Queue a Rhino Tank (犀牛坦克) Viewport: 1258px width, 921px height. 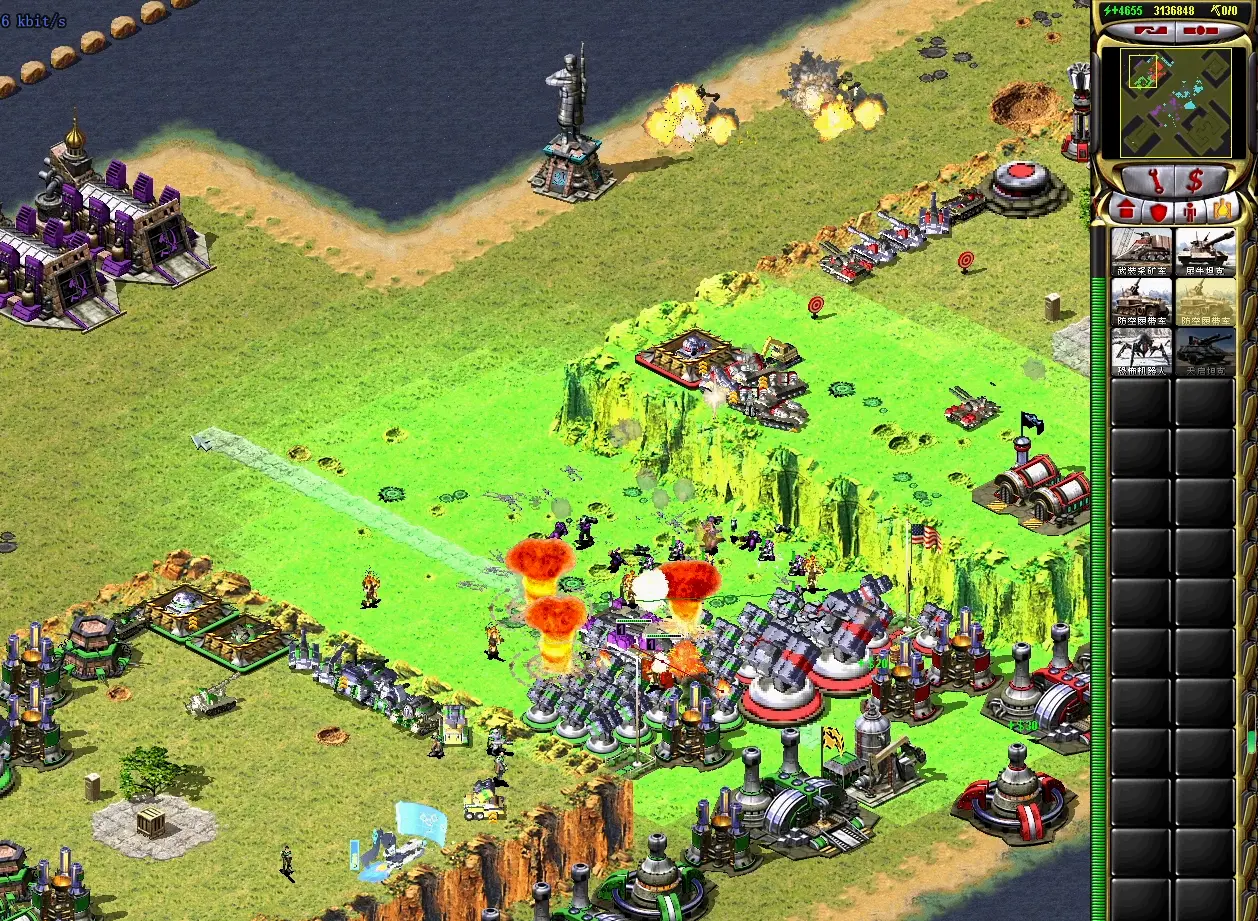point(1205,252)
